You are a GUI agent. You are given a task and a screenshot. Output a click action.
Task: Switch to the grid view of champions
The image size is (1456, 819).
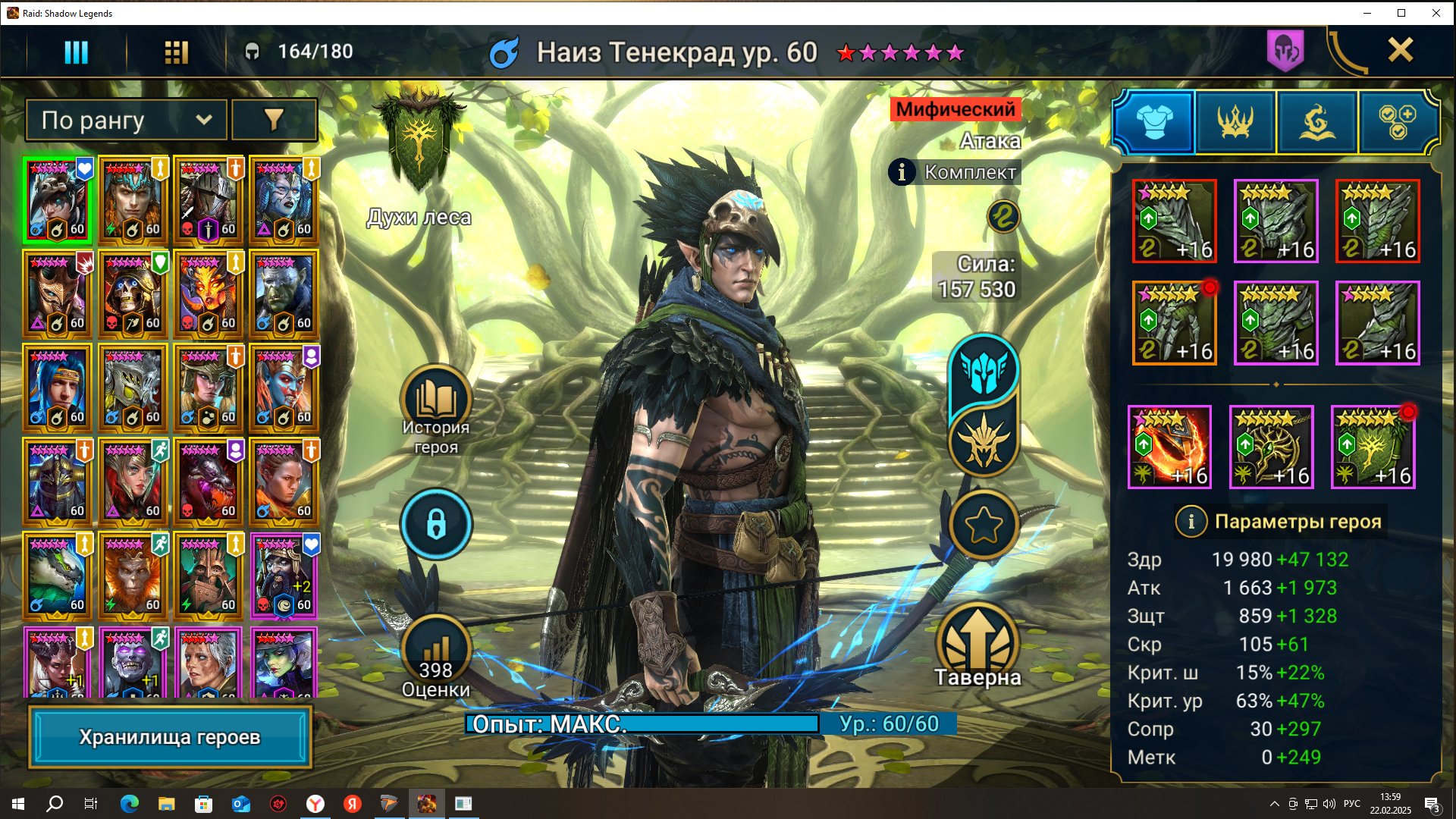tap(176, 52)
